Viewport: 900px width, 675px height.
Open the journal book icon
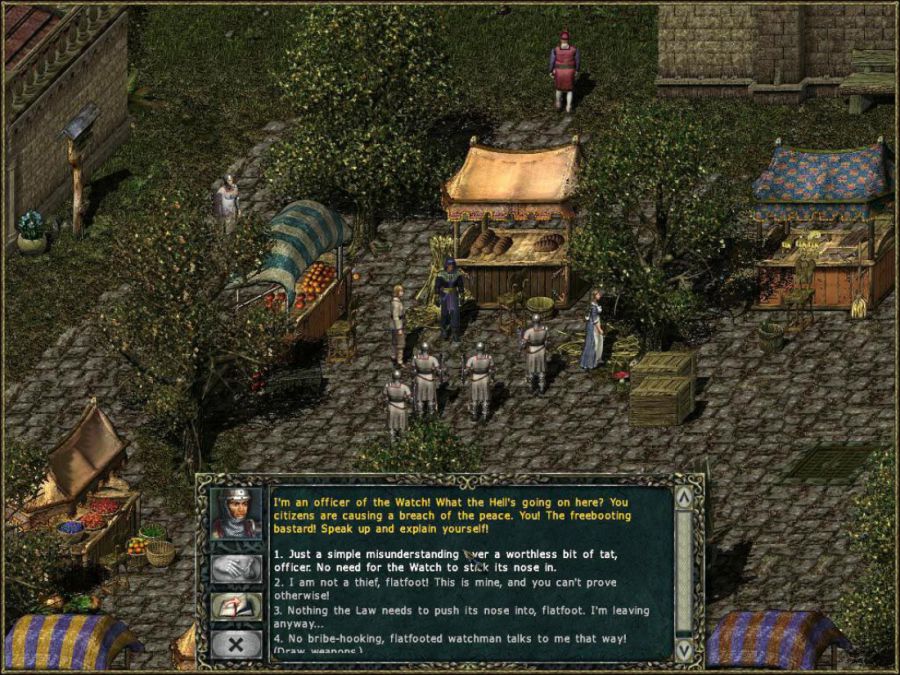[x=236, y=607]
